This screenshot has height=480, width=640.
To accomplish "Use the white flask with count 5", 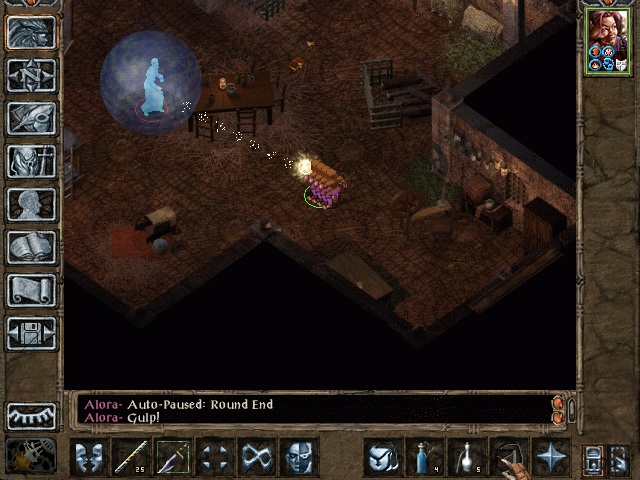I will pos(467,458).
